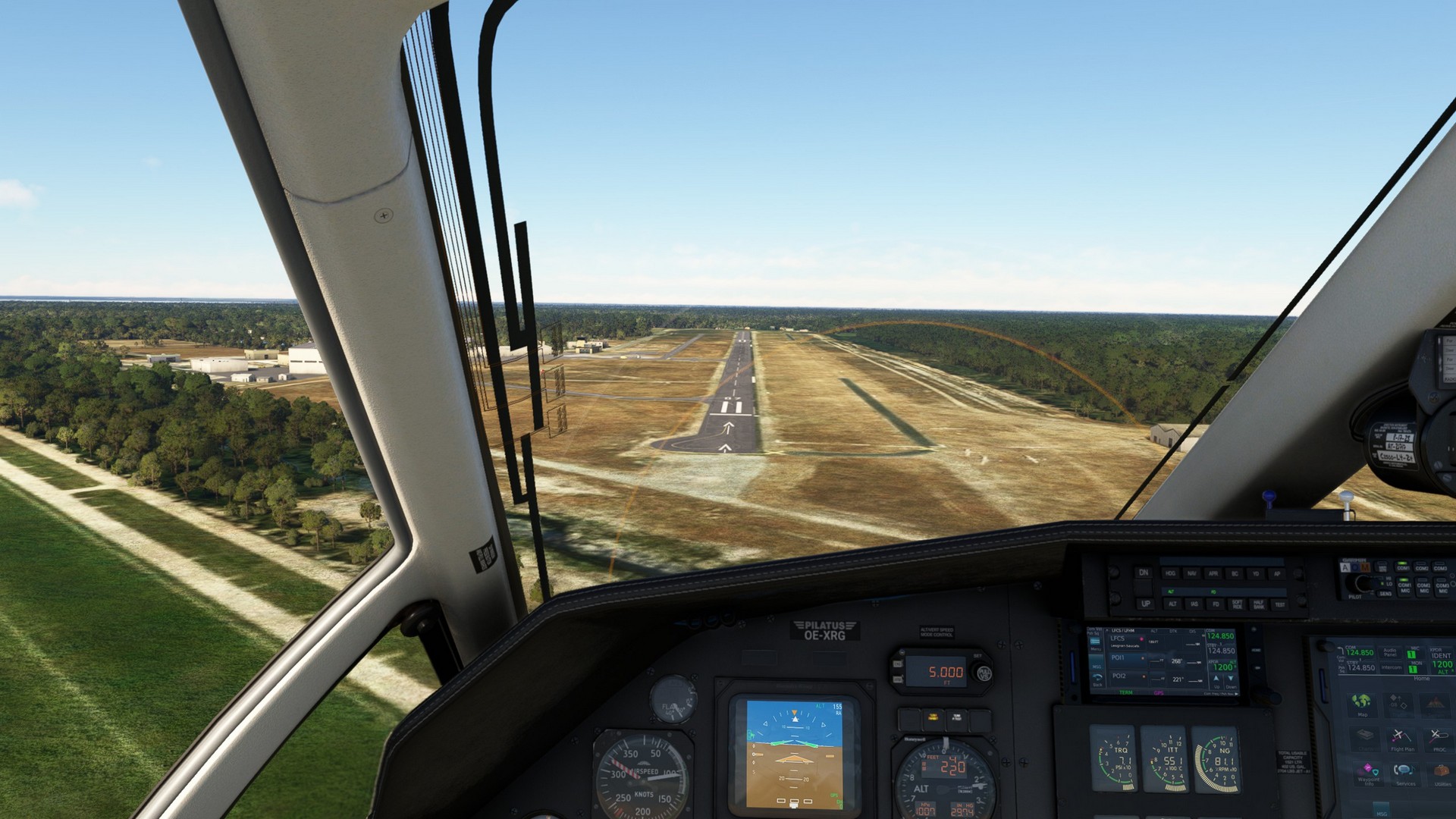
Task: Enable IAS hold on the autopilot
Action: coord(1194,604)
